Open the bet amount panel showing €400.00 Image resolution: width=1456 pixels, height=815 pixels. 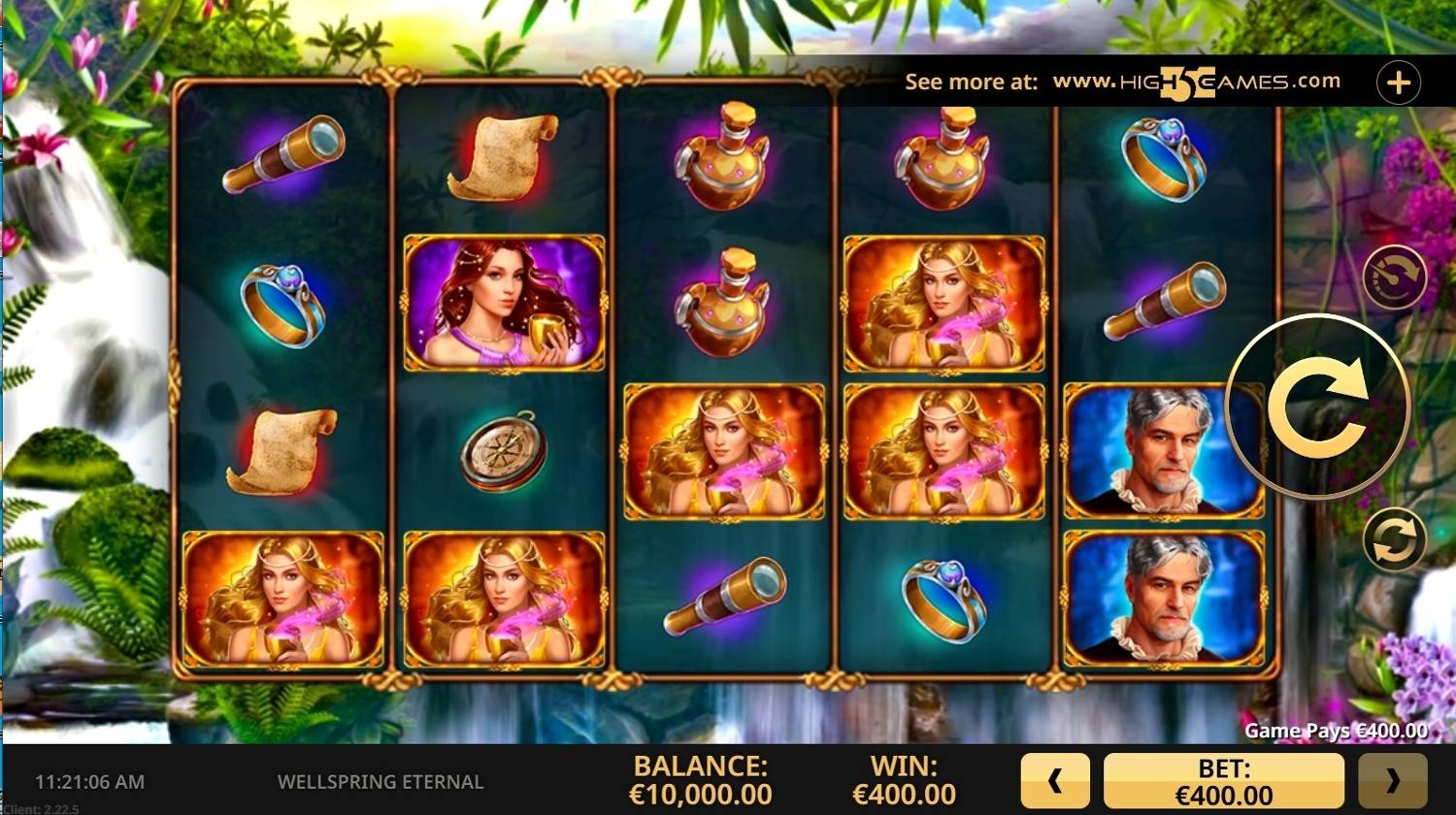(1224, 781)
